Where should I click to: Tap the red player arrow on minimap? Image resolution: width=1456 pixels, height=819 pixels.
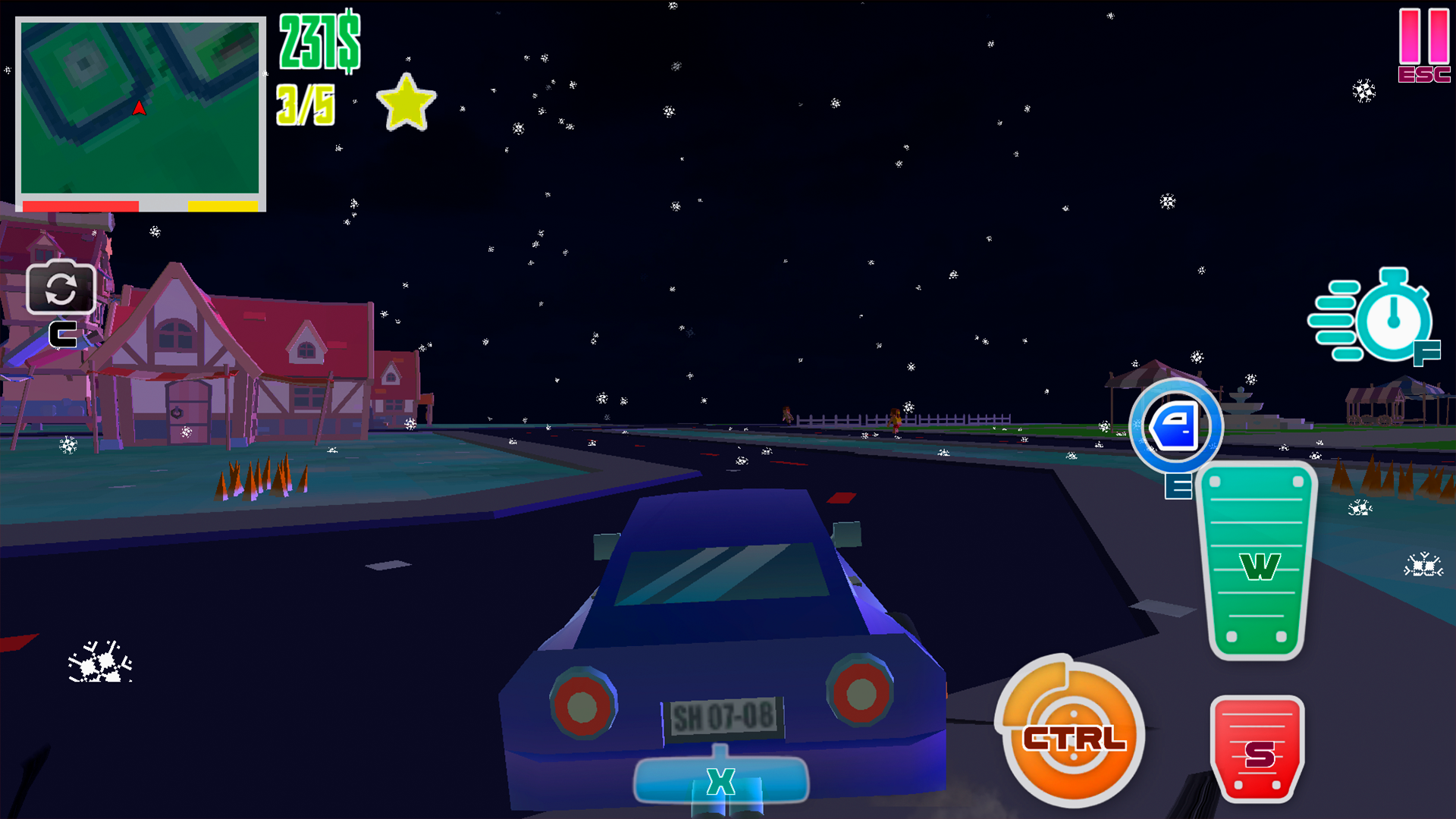pyautogui.click(x=138, y=107)
